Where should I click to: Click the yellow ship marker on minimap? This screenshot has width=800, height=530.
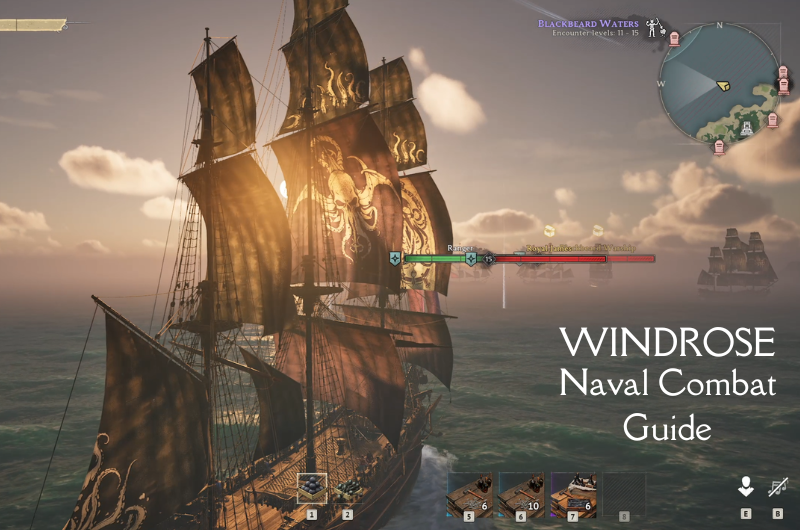[724, 87]
